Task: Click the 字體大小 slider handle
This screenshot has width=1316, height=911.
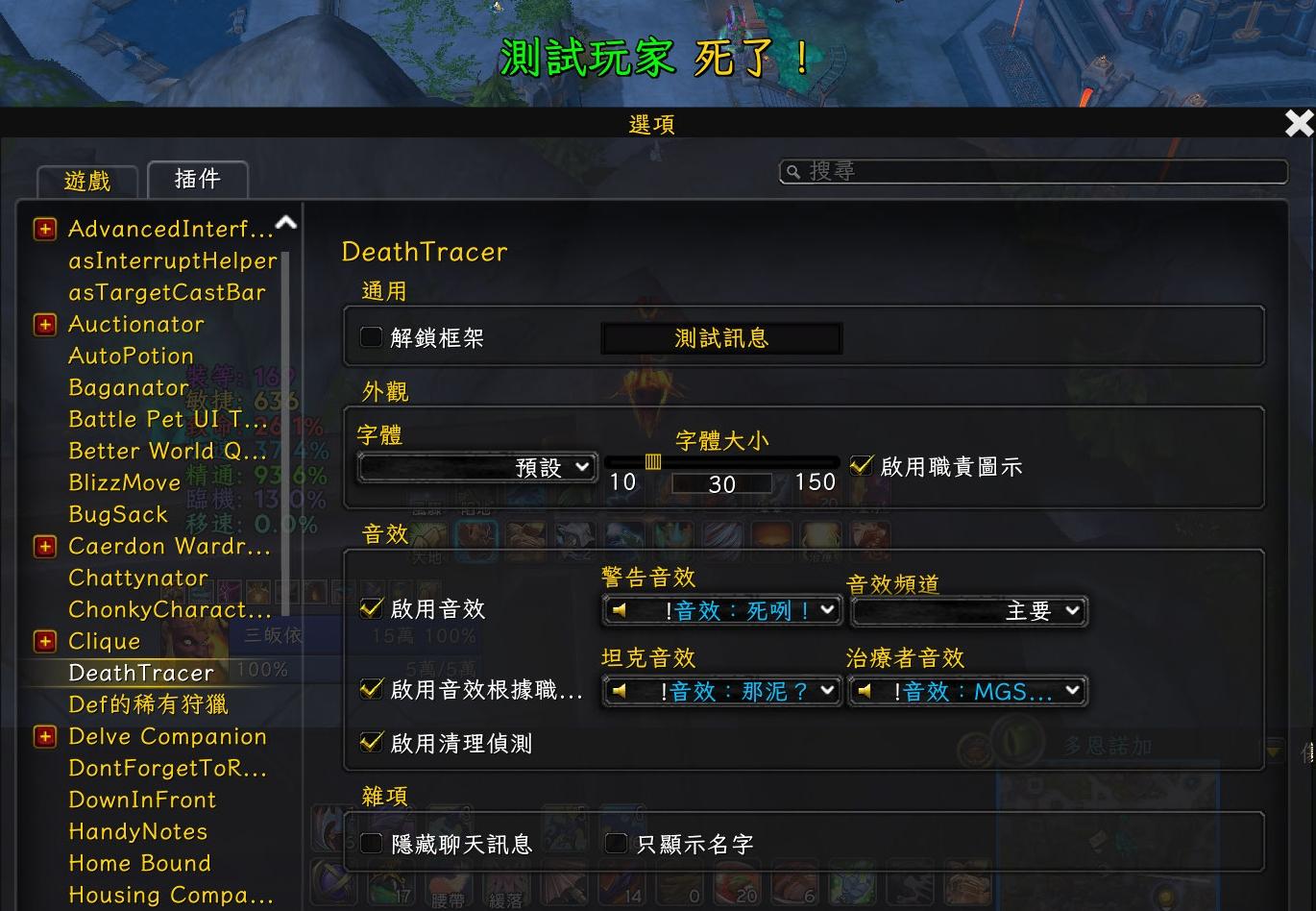Action: (x=653, y=462)
